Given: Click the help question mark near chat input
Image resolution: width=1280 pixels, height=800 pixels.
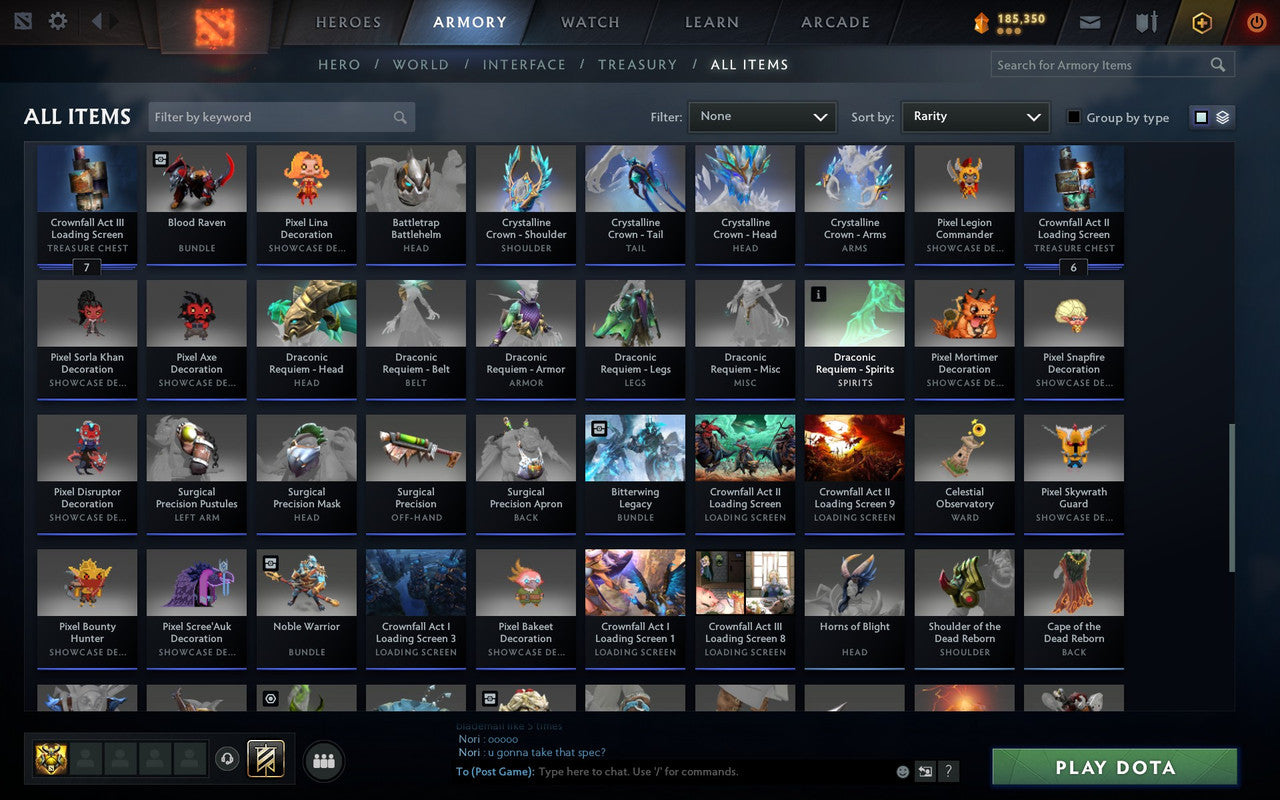Looking at the screenshot, I should [x=948, y=771].
